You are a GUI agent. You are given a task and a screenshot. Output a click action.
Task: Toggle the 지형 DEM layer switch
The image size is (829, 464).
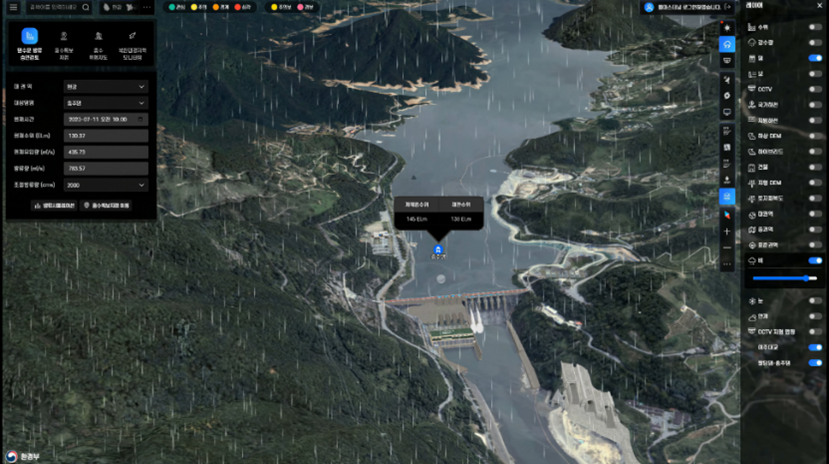pyautogui.click(x=815, y=182)
